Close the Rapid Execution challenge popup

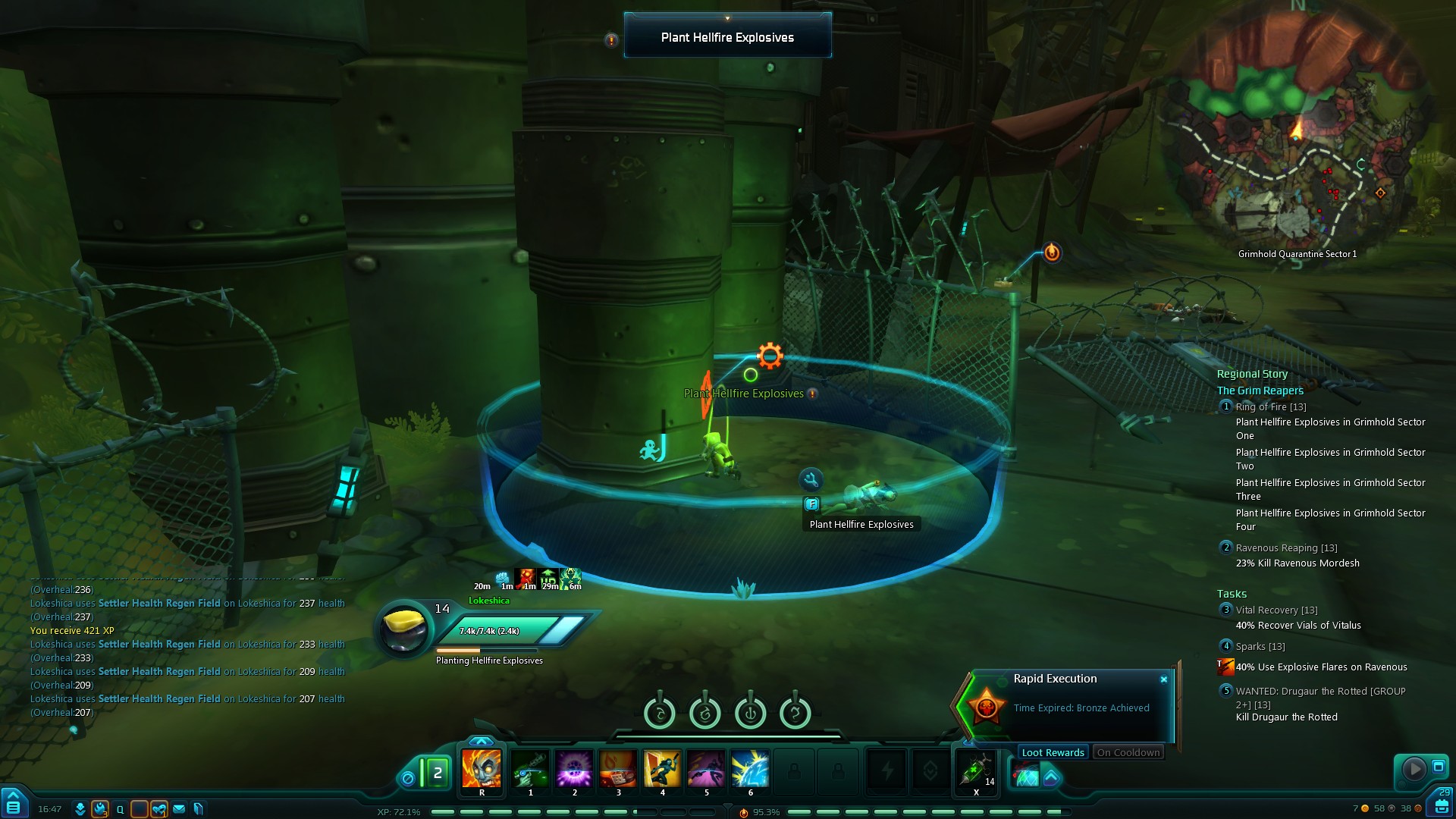click(1164, 679)
